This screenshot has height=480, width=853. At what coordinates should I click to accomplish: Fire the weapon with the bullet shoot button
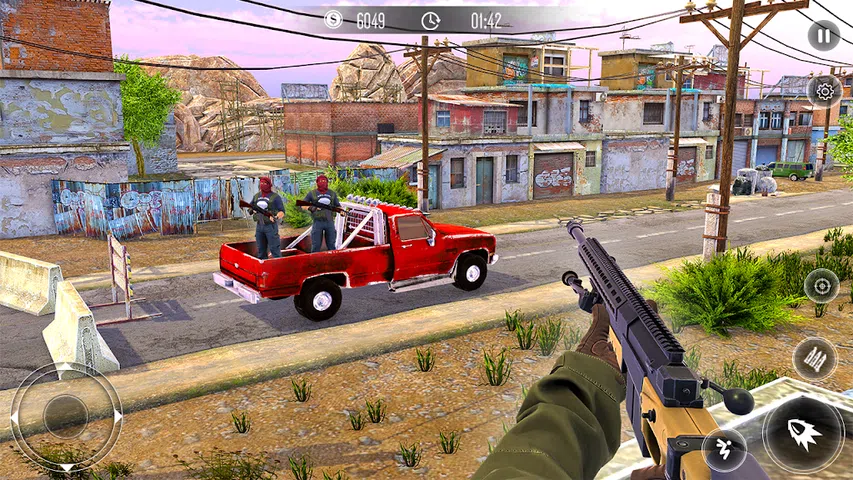click(x=803, y=434)
